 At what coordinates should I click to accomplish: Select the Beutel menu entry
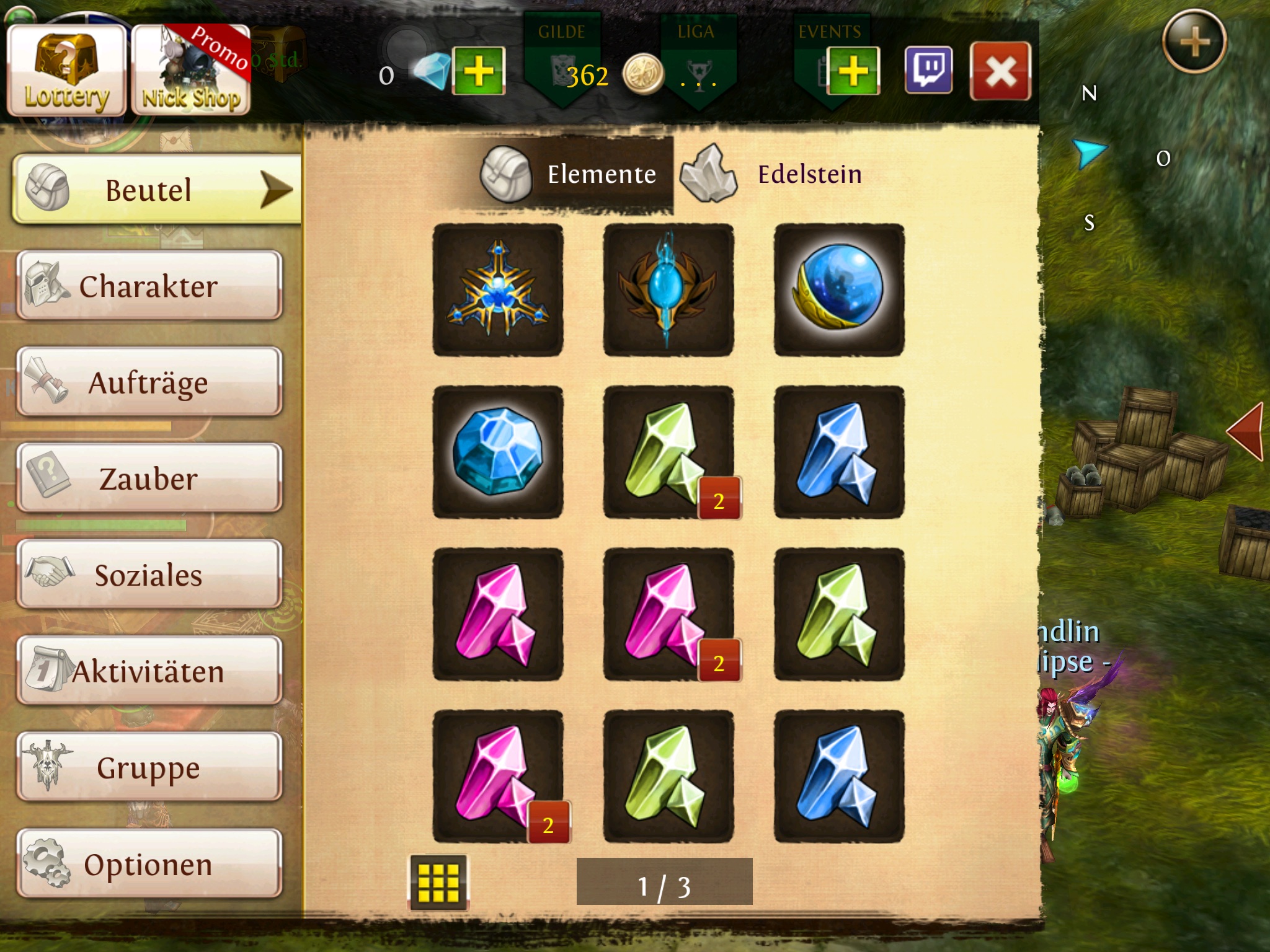[x=155, y=189]
